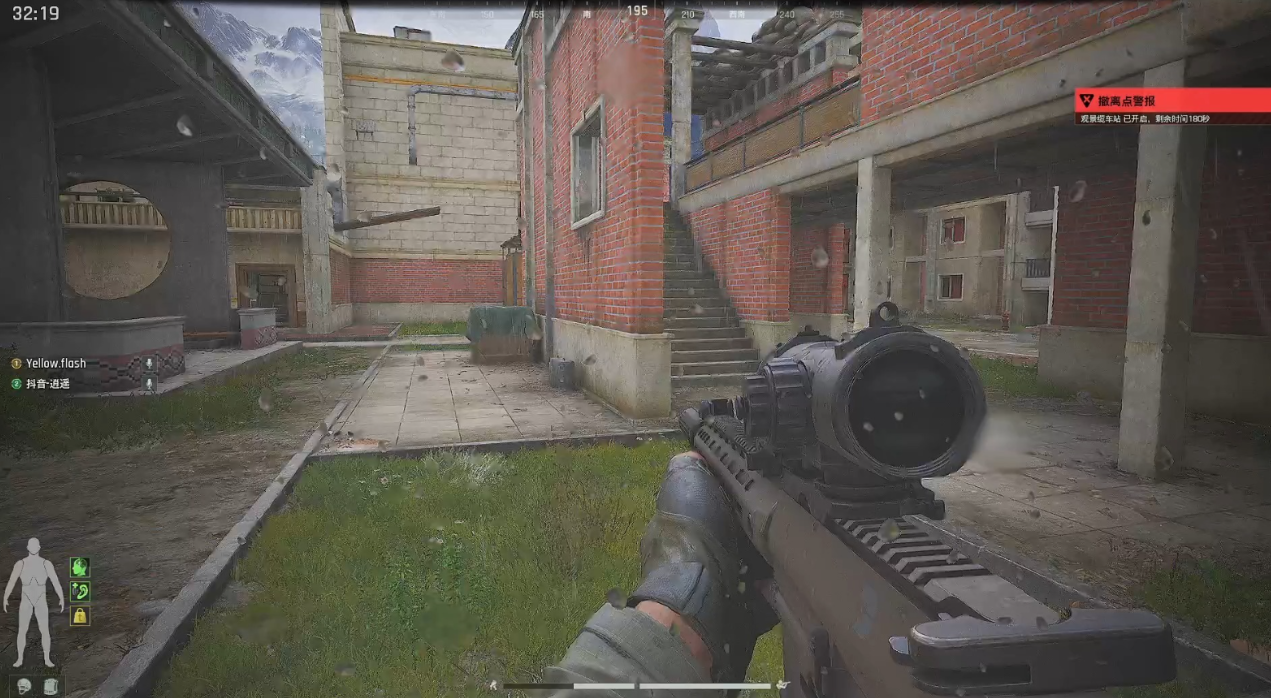Viewport: 1271px width, 698px height.
Task: Toggle the microphone icon beside Yellow.flash
Action: (149, 363)
